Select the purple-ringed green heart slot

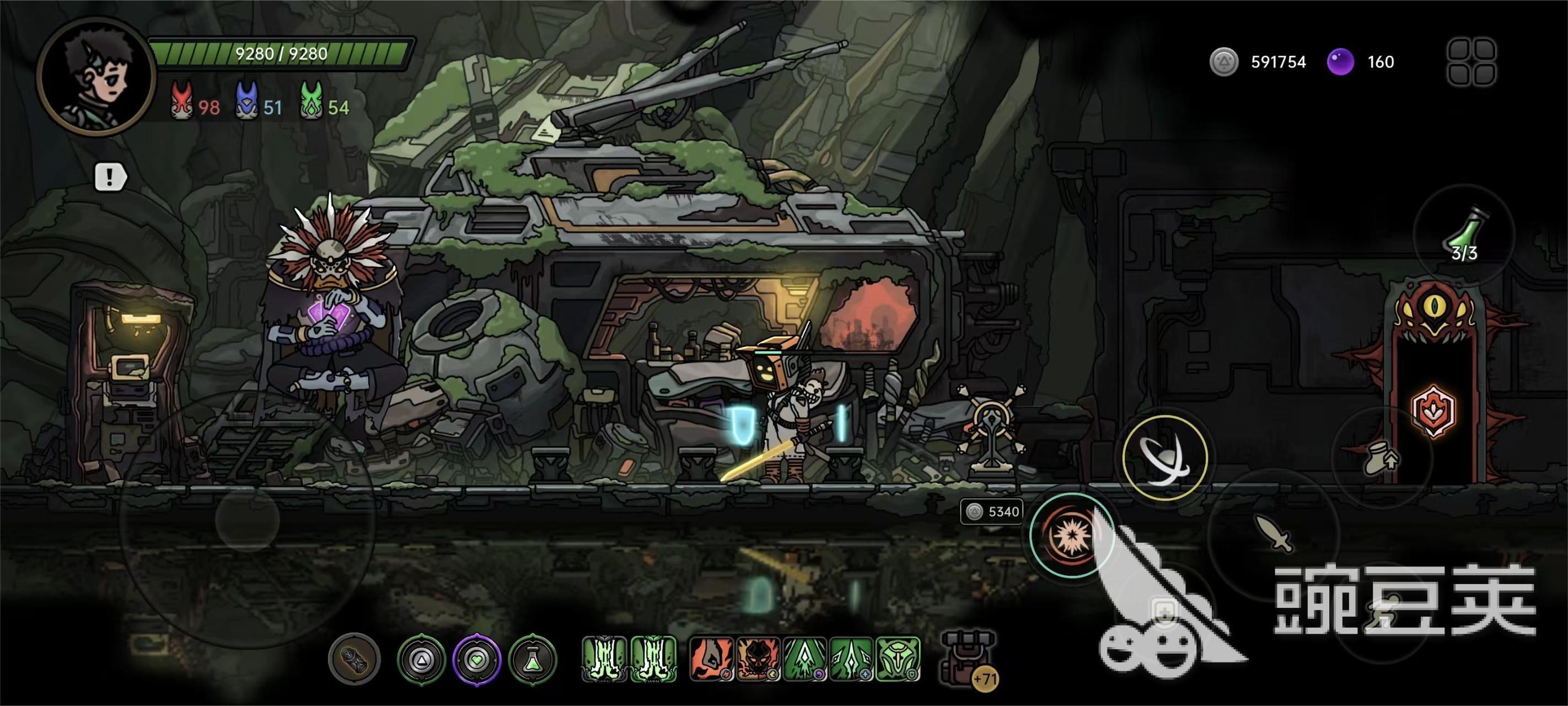(x=477, y=659)
